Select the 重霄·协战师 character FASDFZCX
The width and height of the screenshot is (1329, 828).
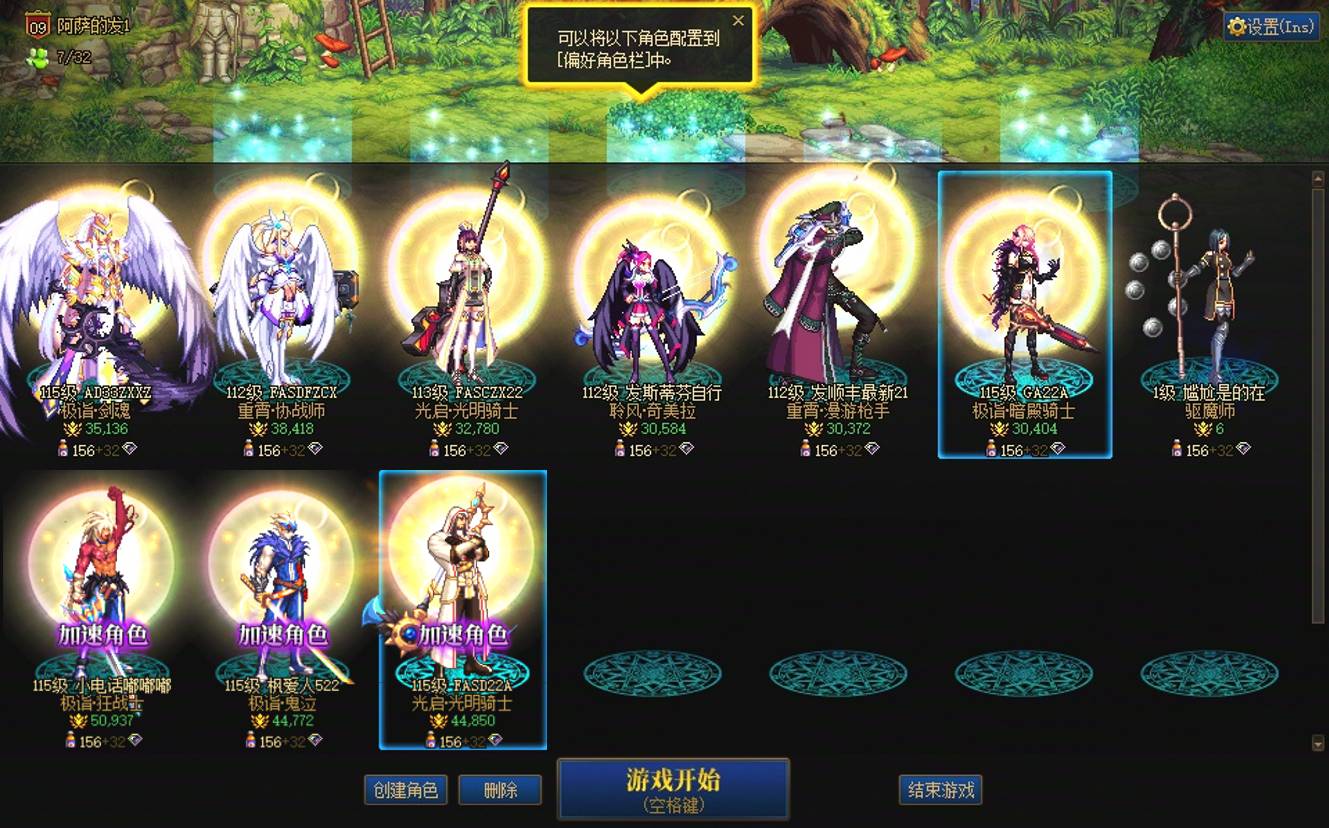point(278,290)
